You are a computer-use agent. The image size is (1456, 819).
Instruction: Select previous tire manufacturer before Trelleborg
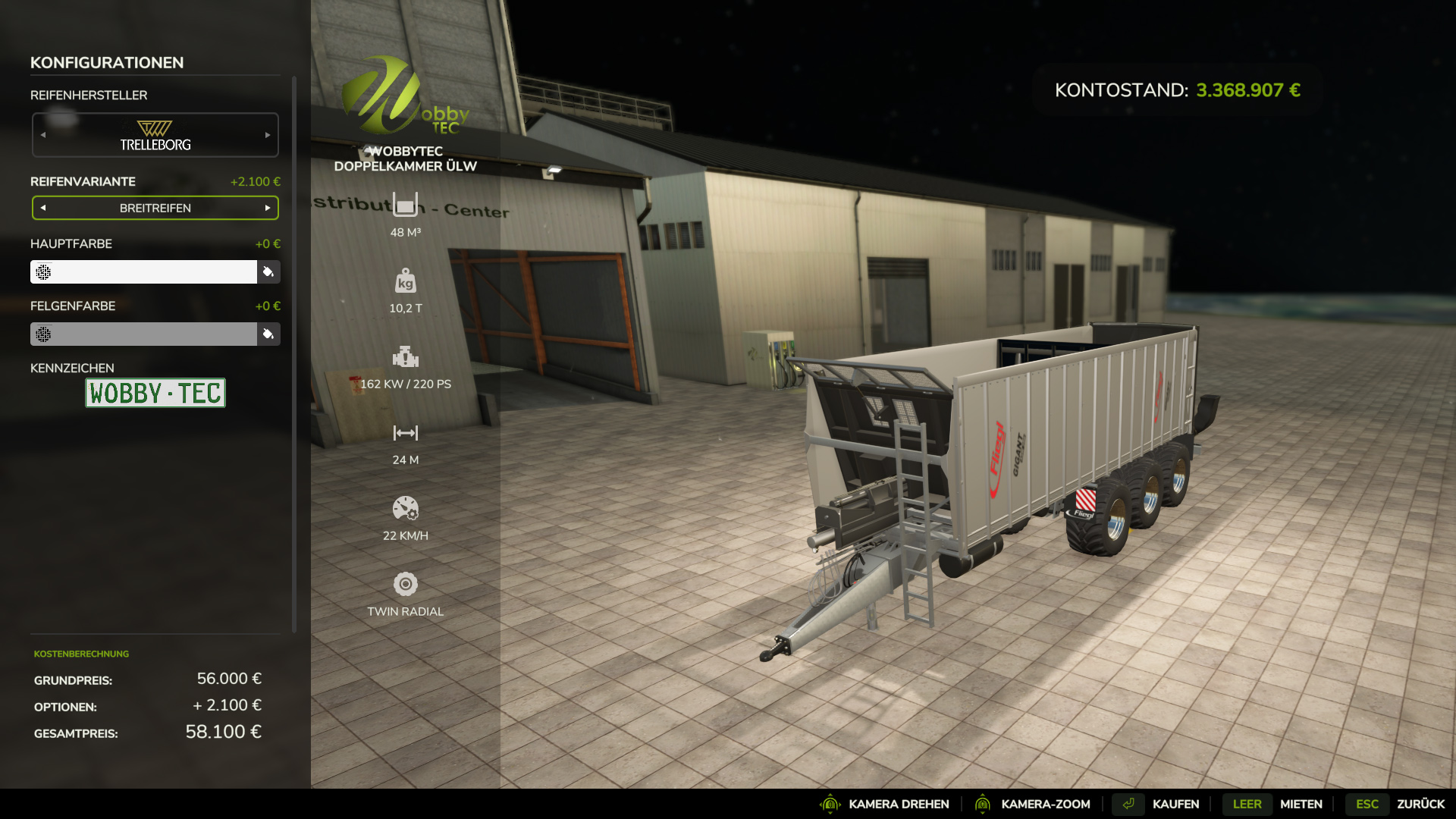(x=43, y=135)
